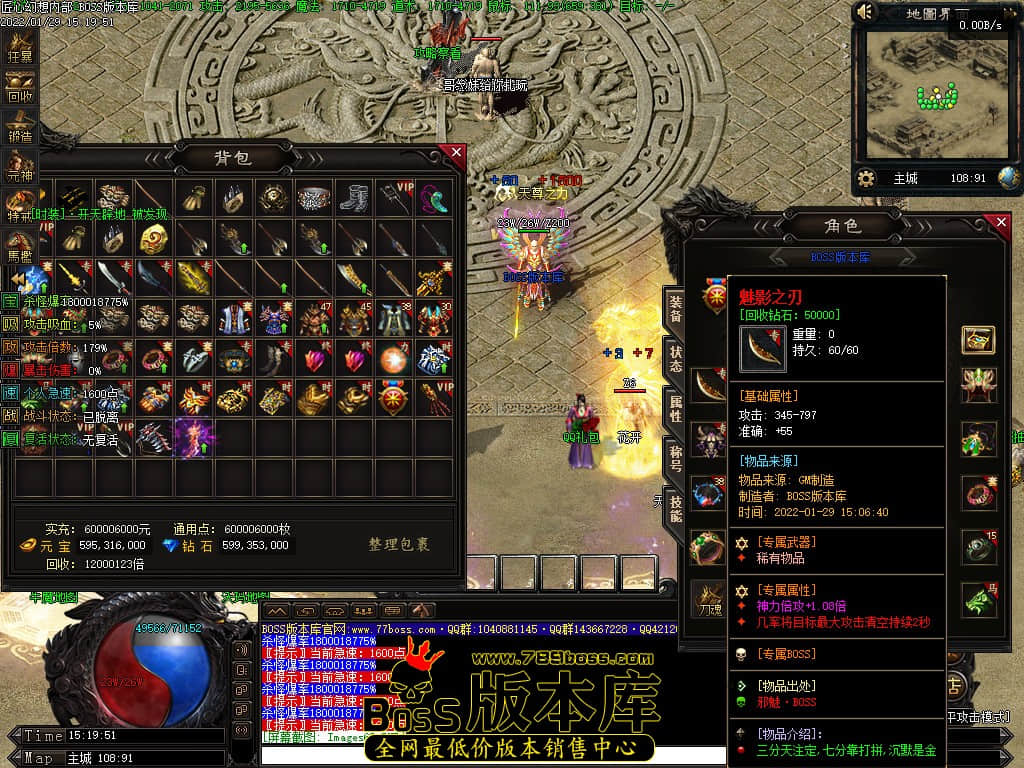Click the globe icon beside map coordinates
This screenshot has width=1024, height=768.
(1008, 178)
